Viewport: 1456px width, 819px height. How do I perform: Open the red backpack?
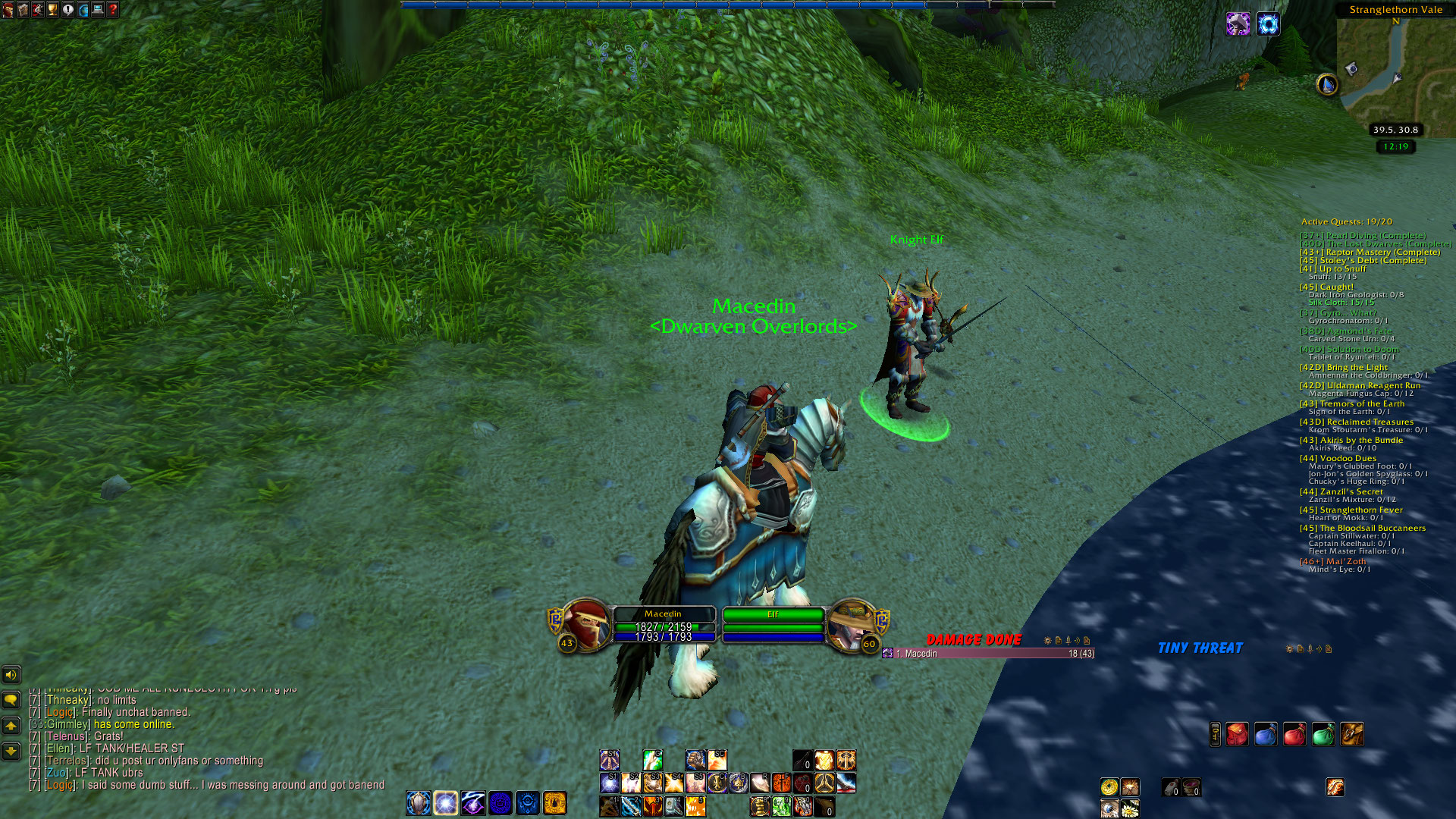tap(1237, 734)
